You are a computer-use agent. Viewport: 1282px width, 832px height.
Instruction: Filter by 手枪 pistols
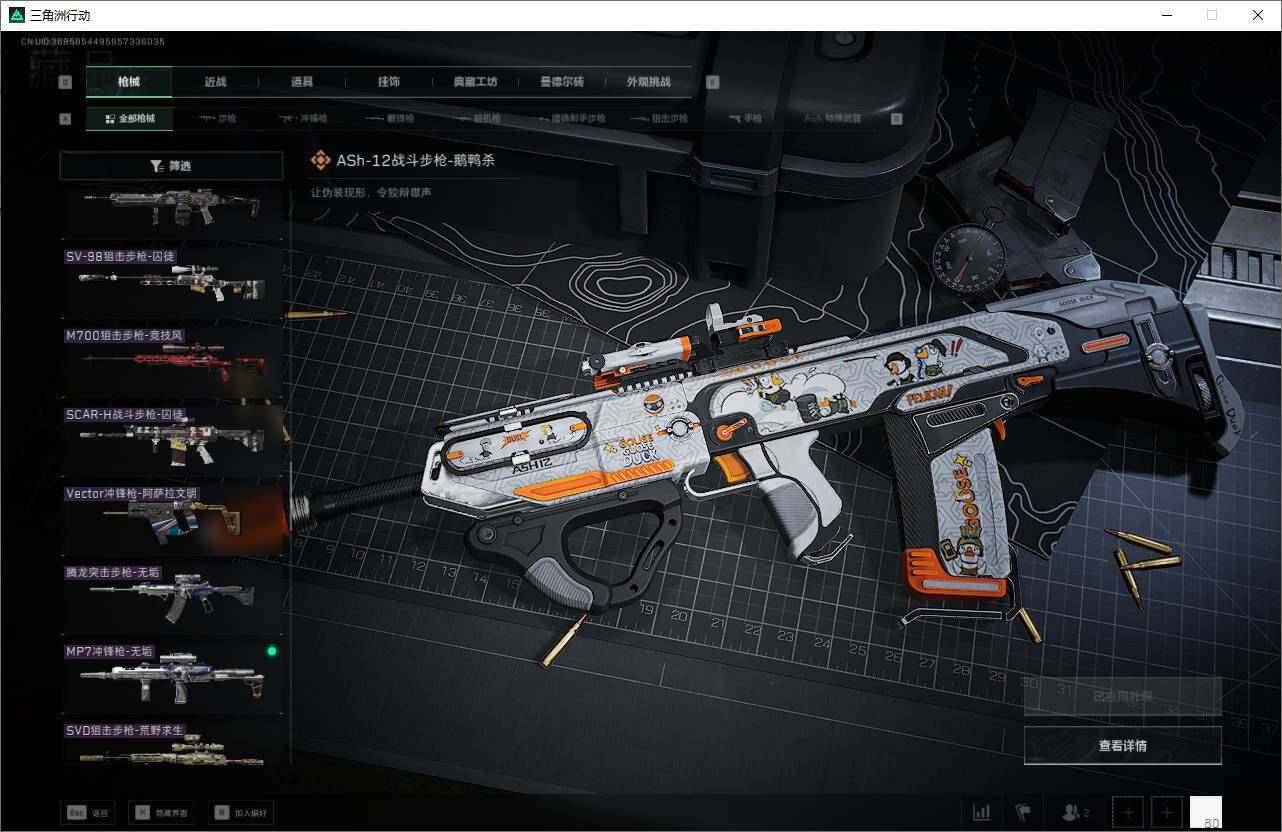(x=746, y=119)
